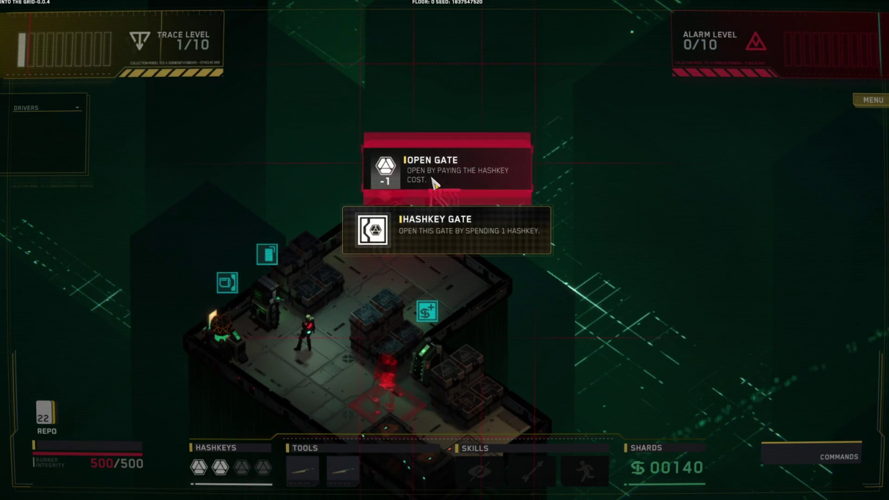This screenshot has width=889, height=500.
Task: Select the Repo deck card icon
Action: point(45,413)
